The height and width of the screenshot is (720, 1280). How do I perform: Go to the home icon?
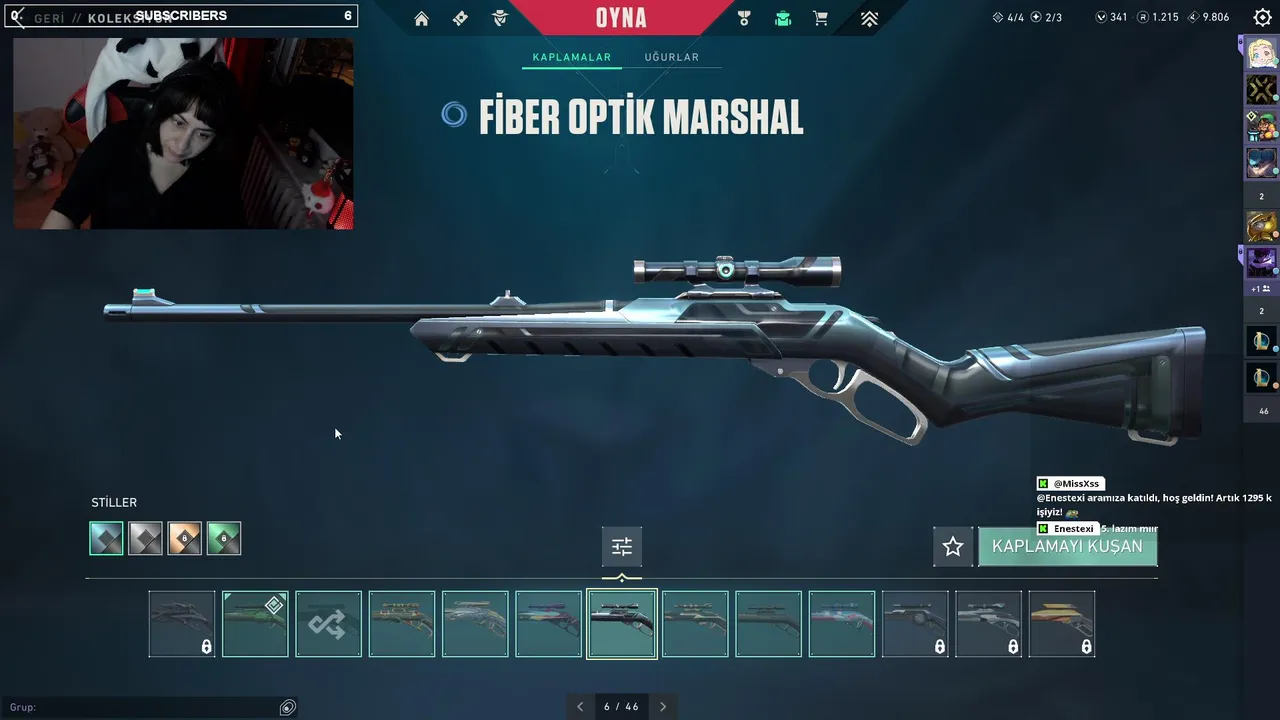point(422,18)
